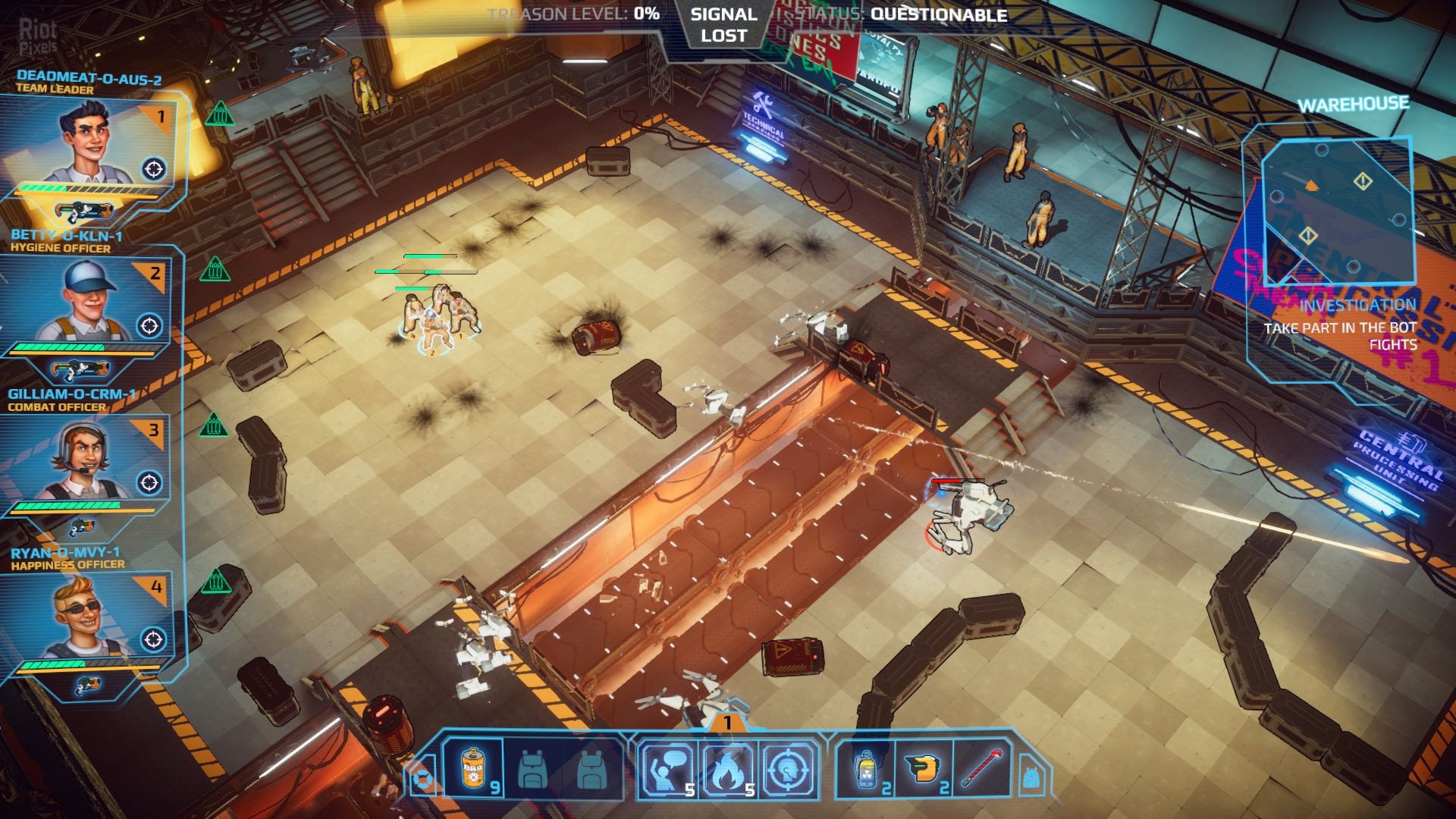Select team leader Deadmeat-O-AUS-2's portrait
The width and height of the screenshot is (1456, 819).
point(87,144)
